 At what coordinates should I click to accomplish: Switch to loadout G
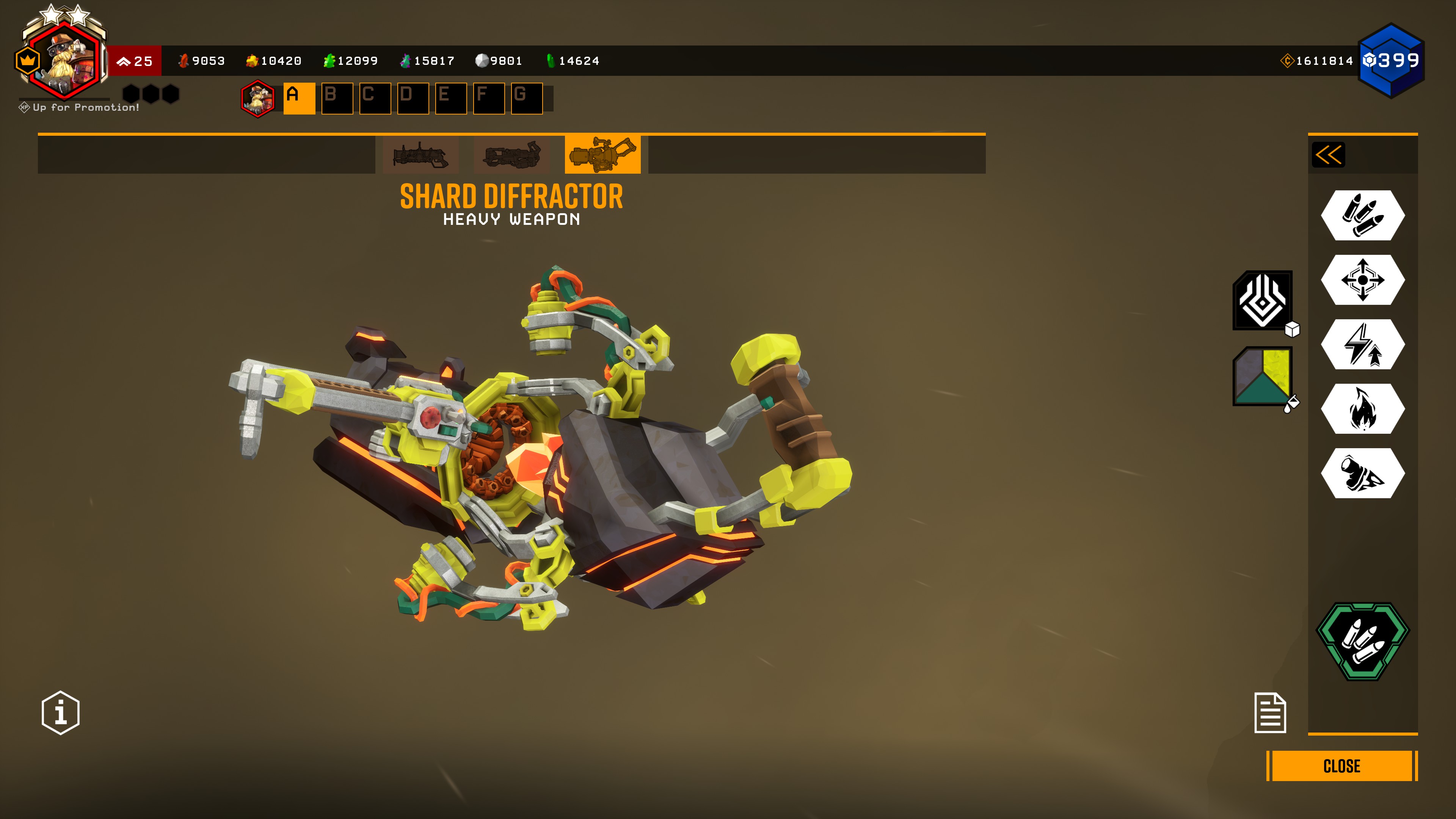point(526,98)
